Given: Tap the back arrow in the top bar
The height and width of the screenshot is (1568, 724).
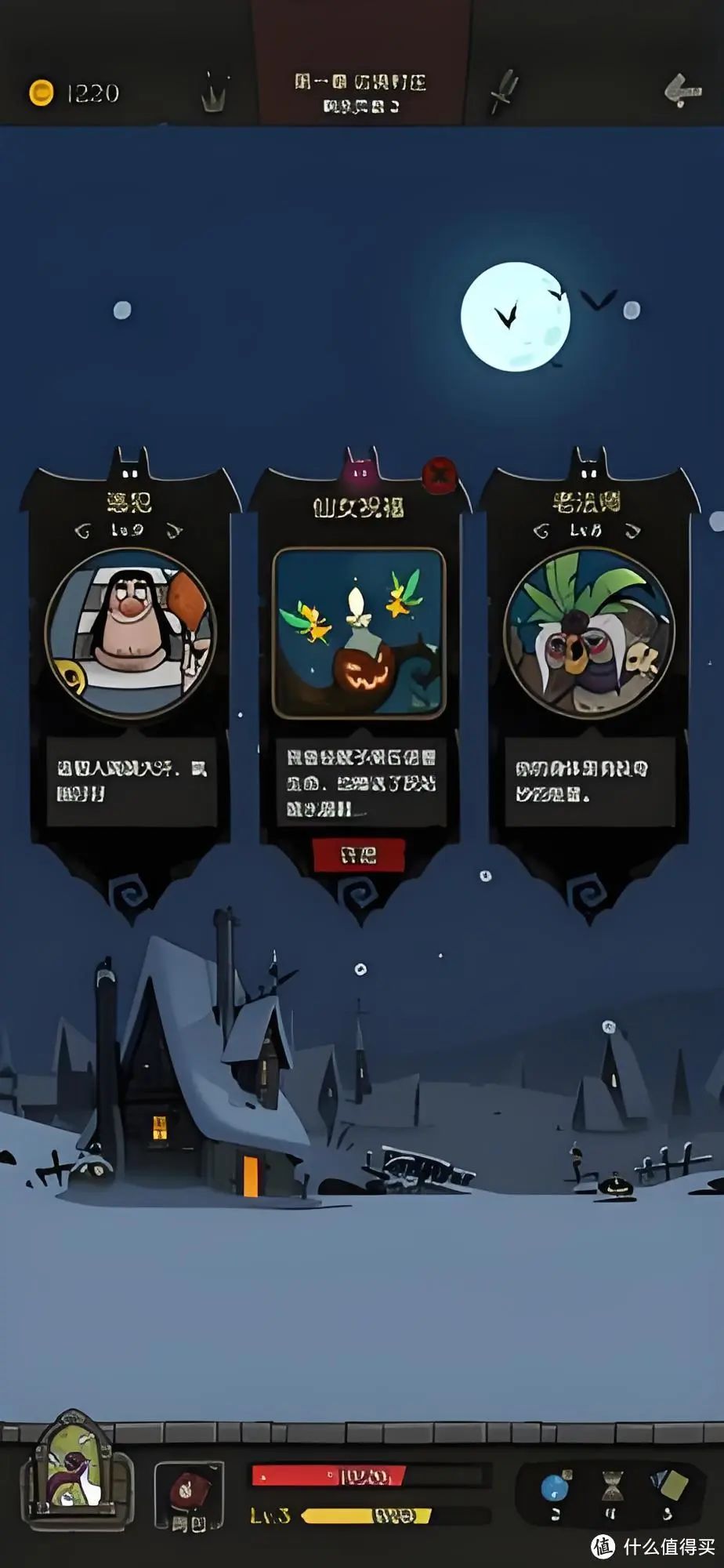Looking at the screenshot, I should tap(682, 91).
